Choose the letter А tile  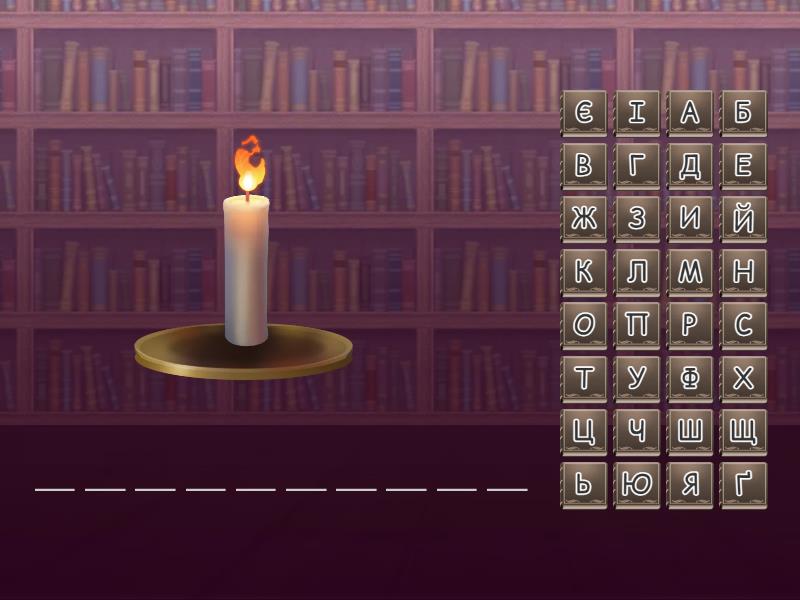click(x=690, y=113)
